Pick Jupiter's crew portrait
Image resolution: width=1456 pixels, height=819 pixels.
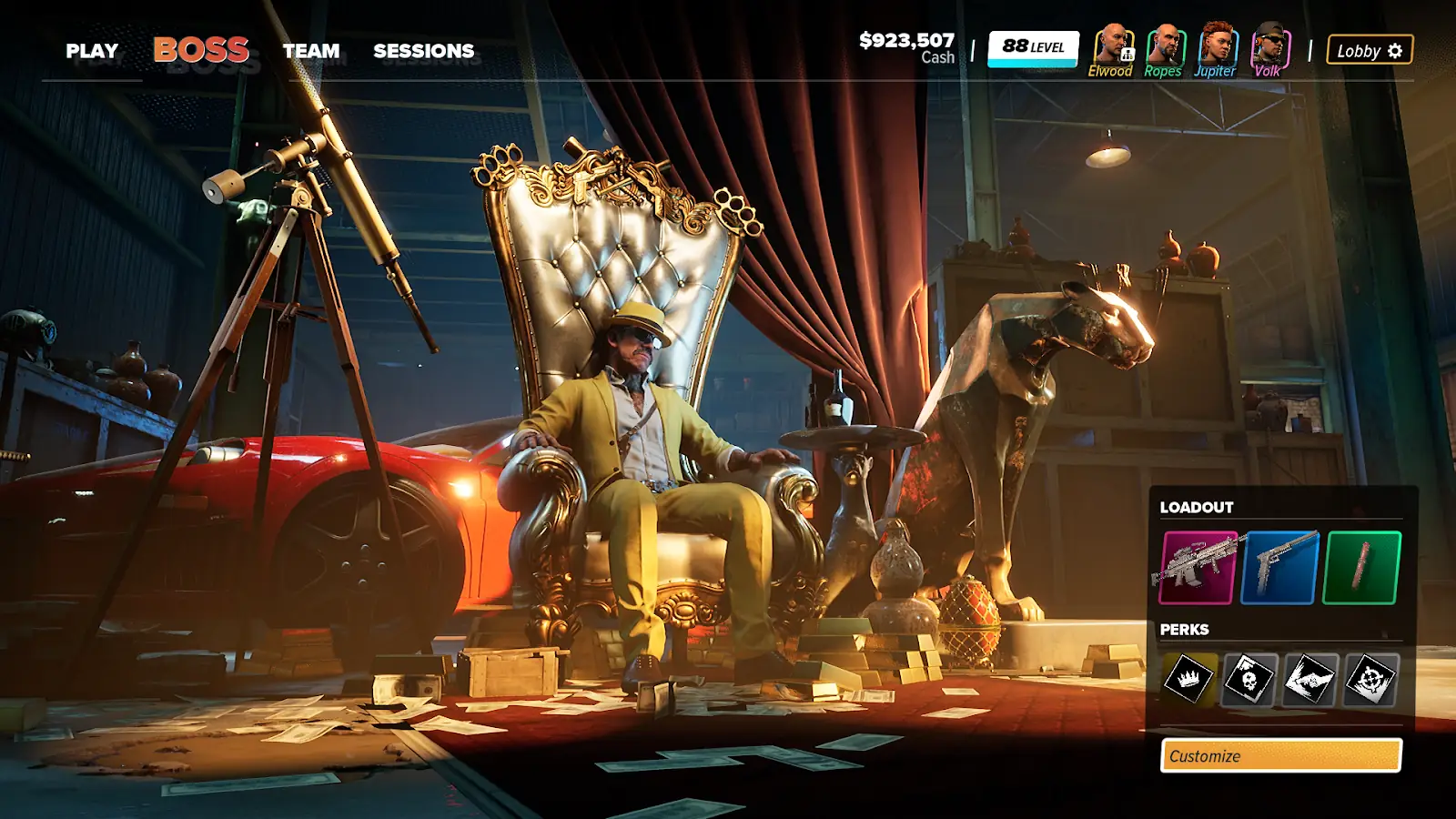1216,47
